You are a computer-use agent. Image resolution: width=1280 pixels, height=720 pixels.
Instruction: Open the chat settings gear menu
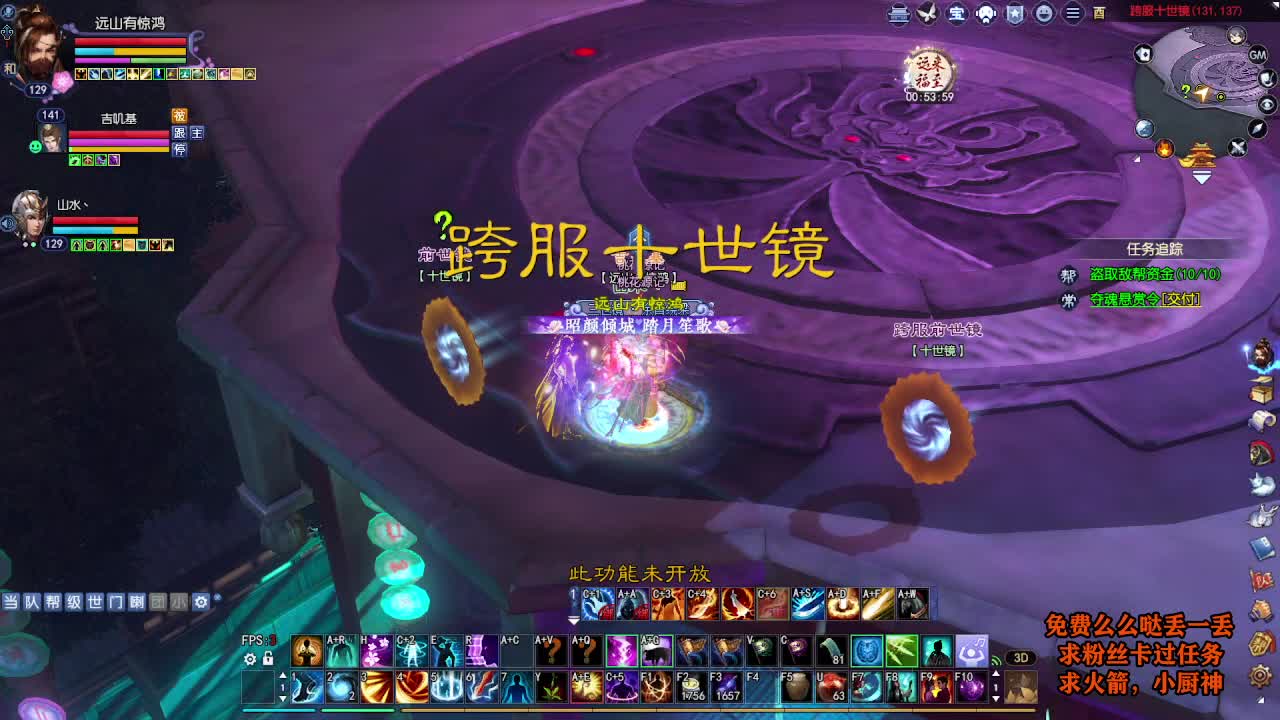[x=200, y=602]
